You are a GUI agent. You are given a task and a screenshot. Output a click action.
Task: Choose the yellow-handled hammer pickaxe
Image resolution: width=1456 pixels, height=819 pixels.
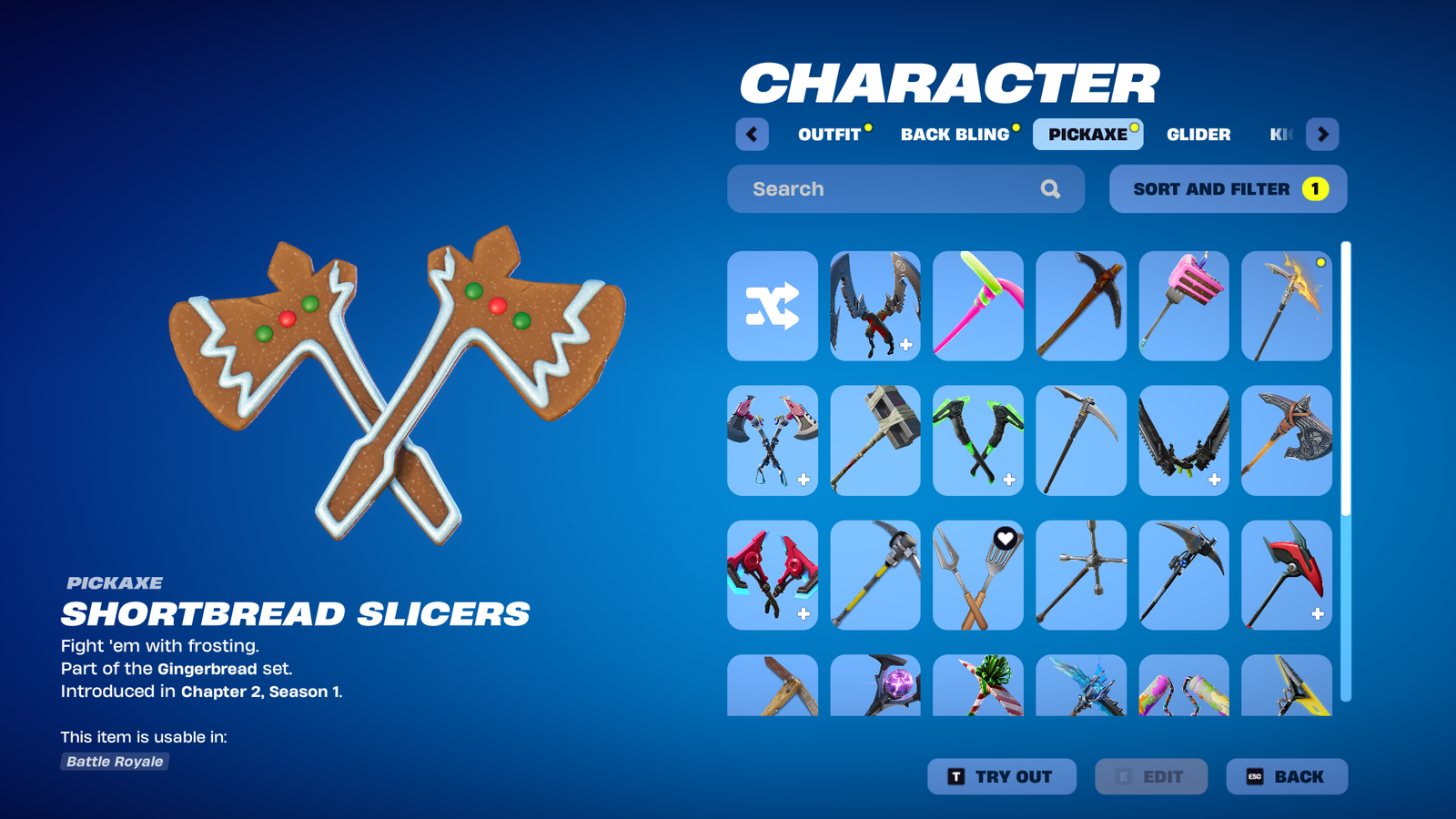click(x=875, y=575)
